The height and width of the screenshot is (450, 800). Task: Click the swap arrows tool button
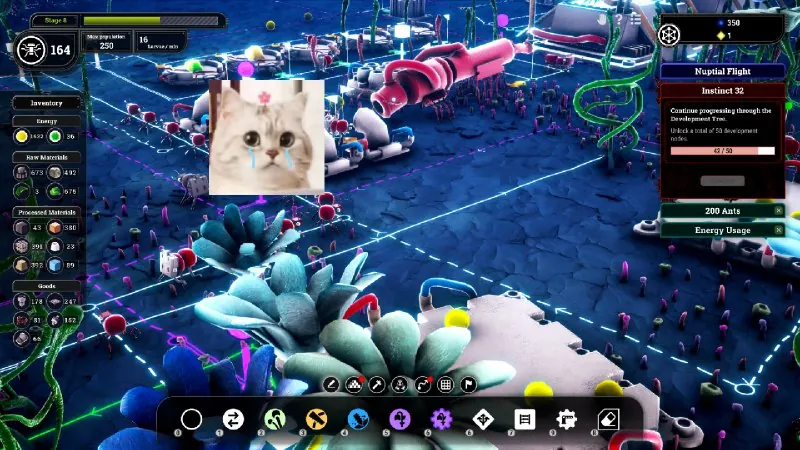click(233, 419)
